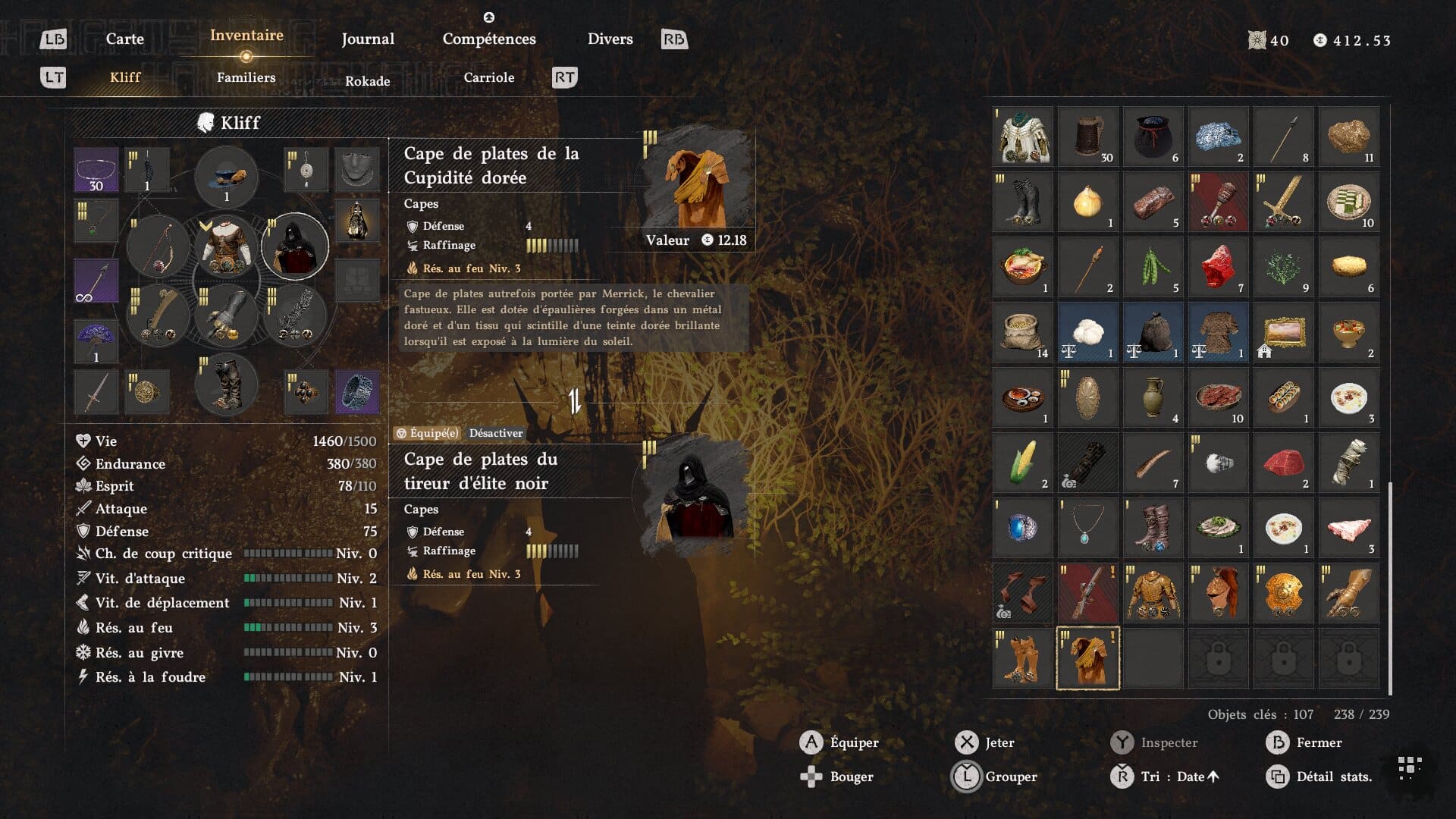Image resolution: width=1456 pixels, height=819 pixels.
Task: Switch to the Journal tab
Action: pyautogui.click(x=368, y=39)
